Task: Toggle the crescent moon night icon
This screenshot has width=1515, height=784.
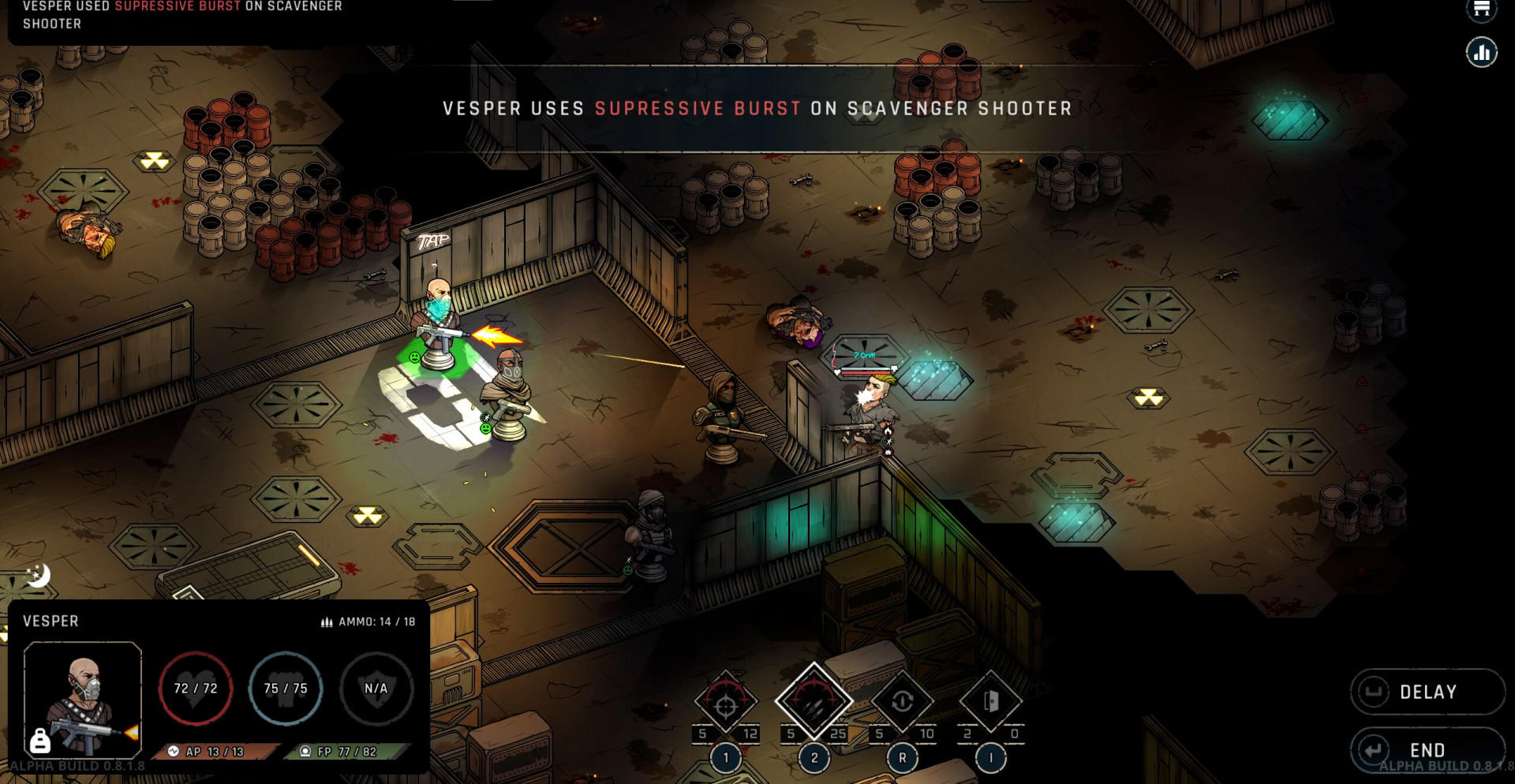Action: click(38, 575)
